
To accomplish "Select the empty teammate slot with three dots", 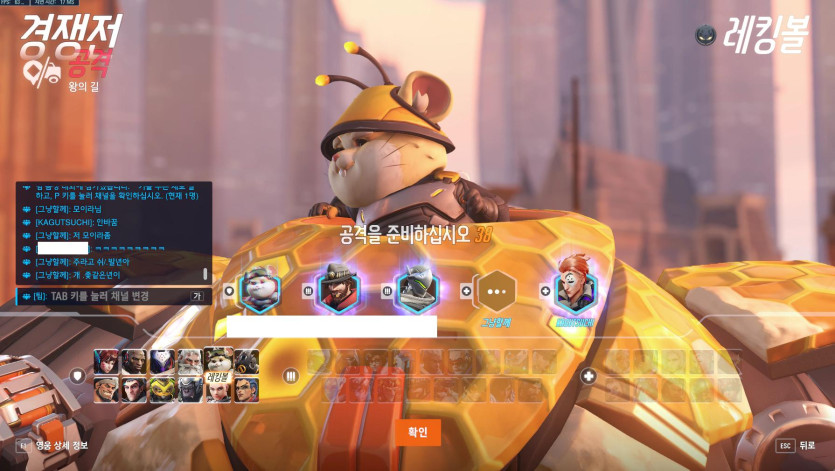I will (x=495, y=291).
